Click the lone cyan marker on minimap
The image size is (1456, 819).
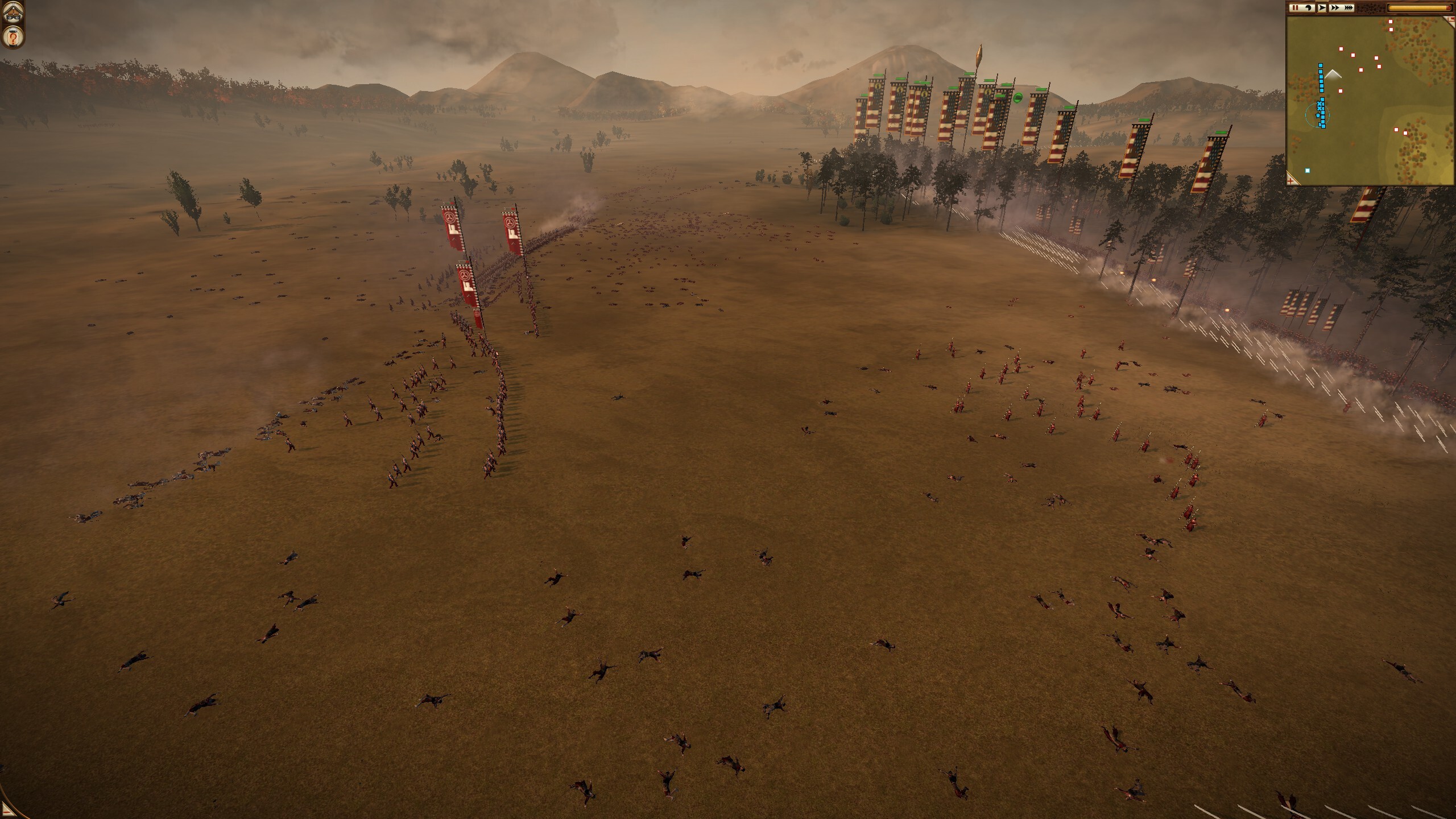coord(1308,171)
